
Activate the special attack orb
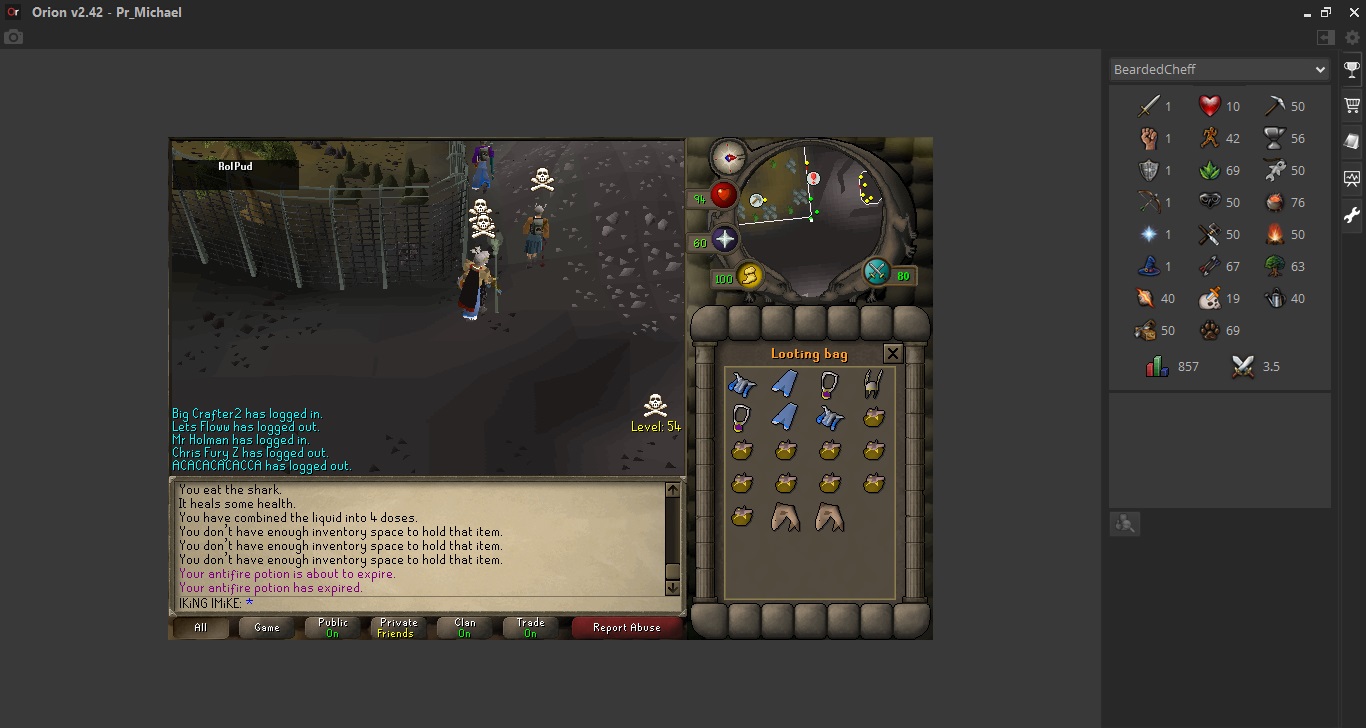click(x=877, y=272)
